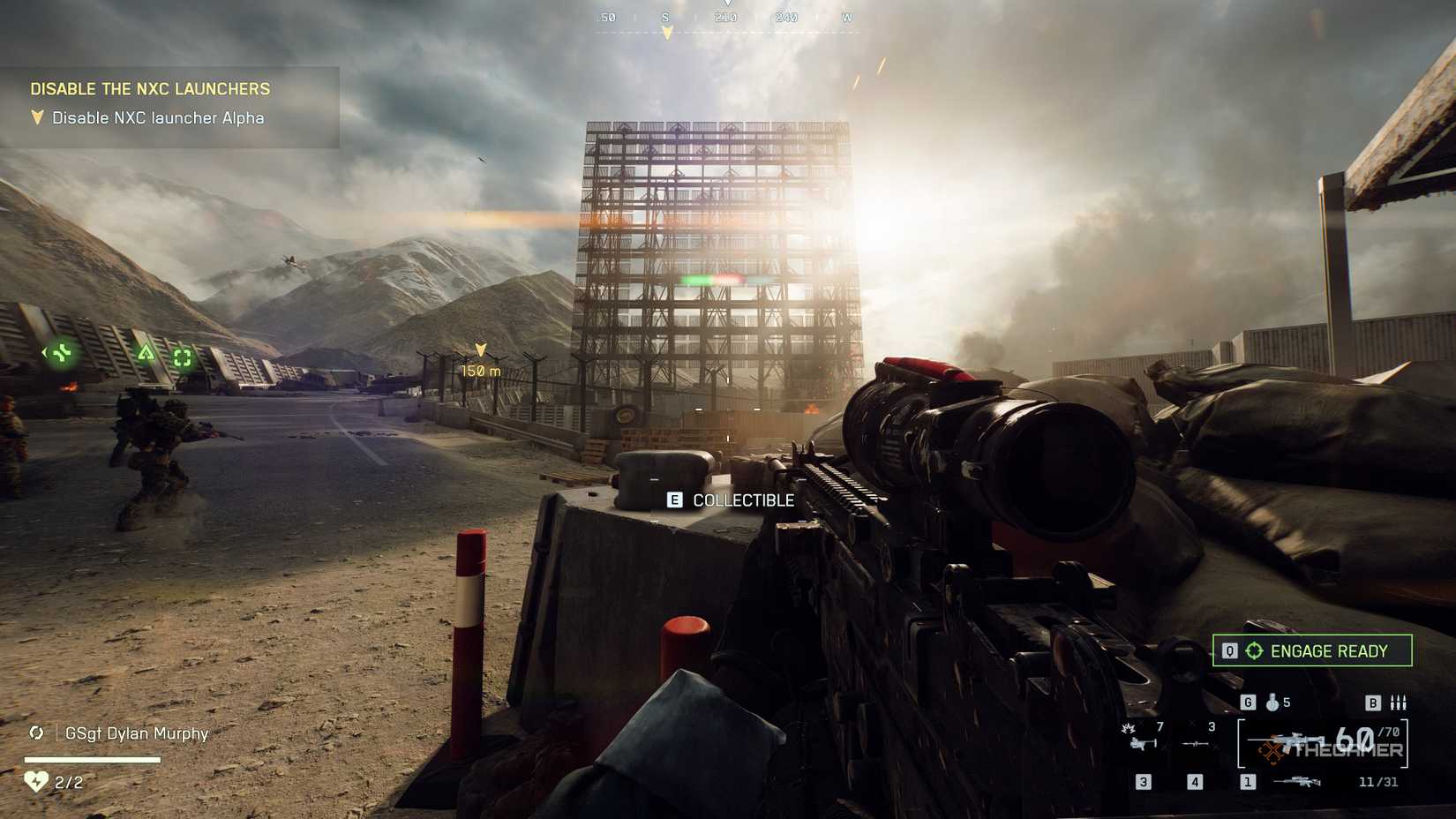Expand the yellow chevron under the objective title
The width and height of the screenshot is (1456, 819).
[x=36, y=116]
